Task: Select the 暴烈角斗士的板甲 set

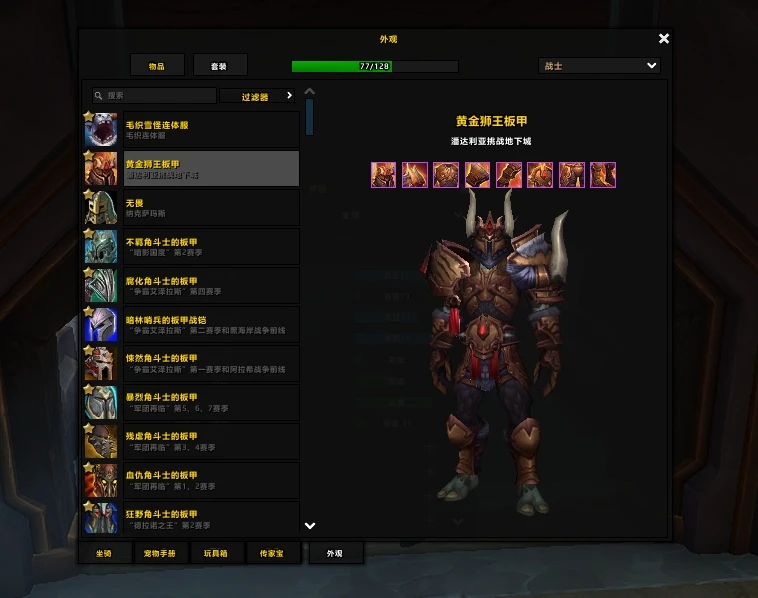Action: pyautogui.click(x=192, y=403)
